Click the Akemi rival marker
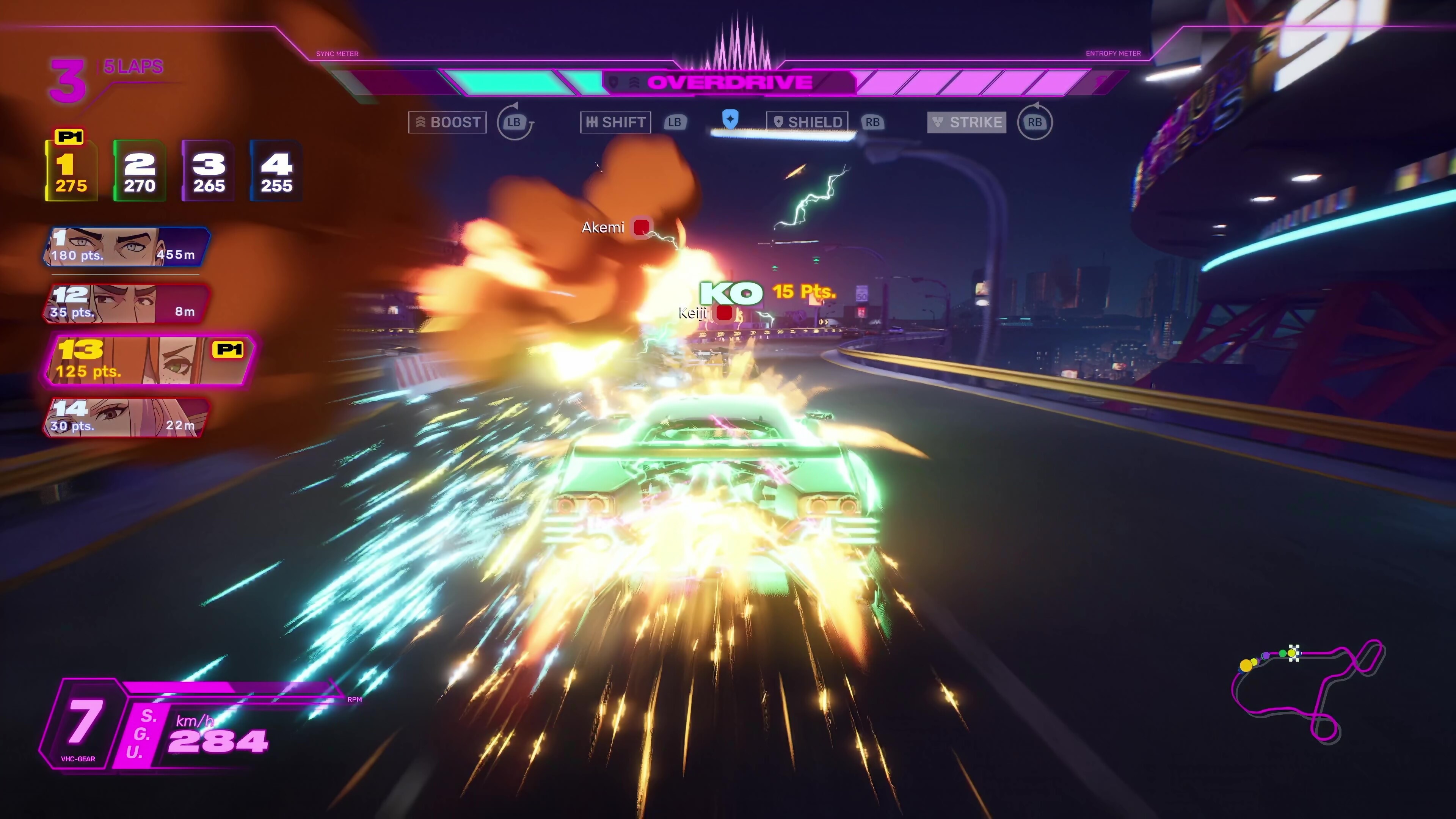 [x=642, y=227]
